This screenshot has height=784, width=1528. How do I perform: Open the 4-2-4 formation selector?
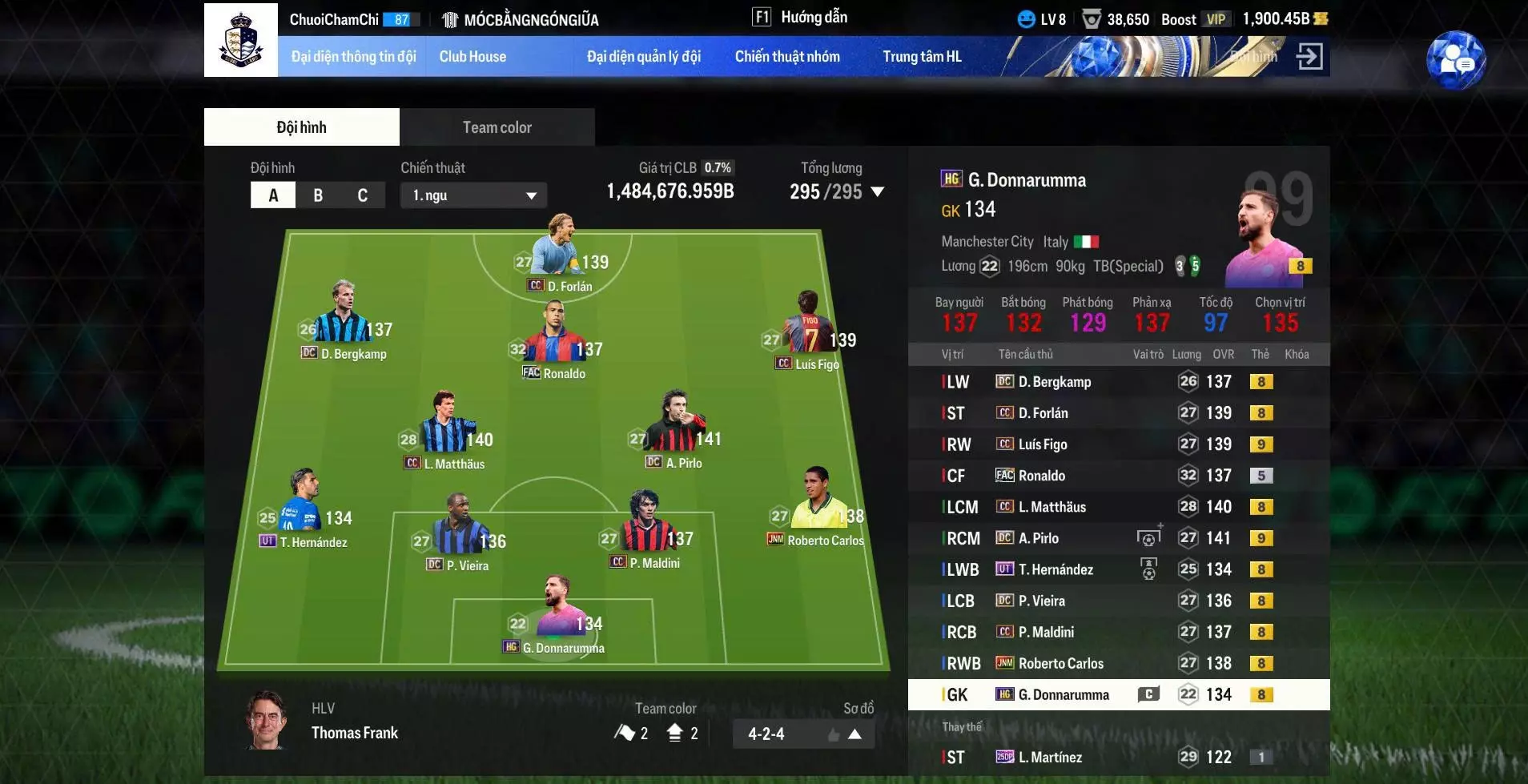tap(804, 733)
